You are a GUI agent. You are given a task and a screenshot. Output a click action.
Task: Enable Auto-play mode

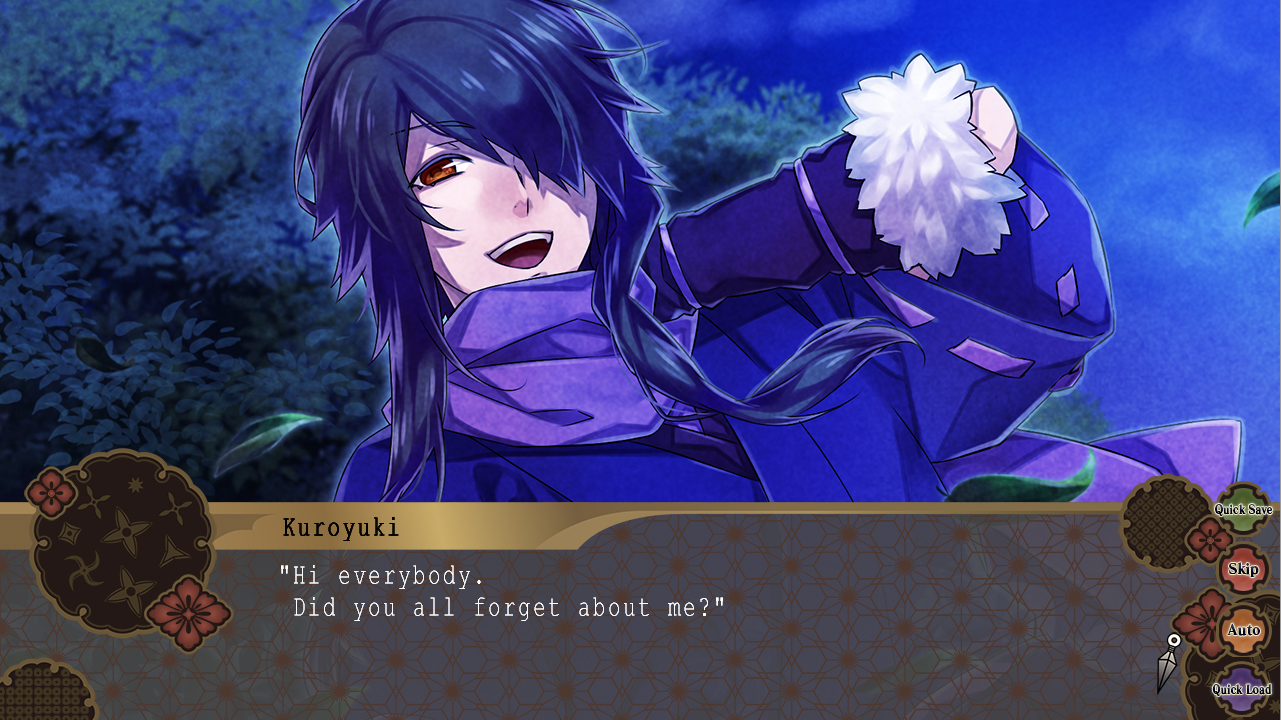(x=1243, y=630)
